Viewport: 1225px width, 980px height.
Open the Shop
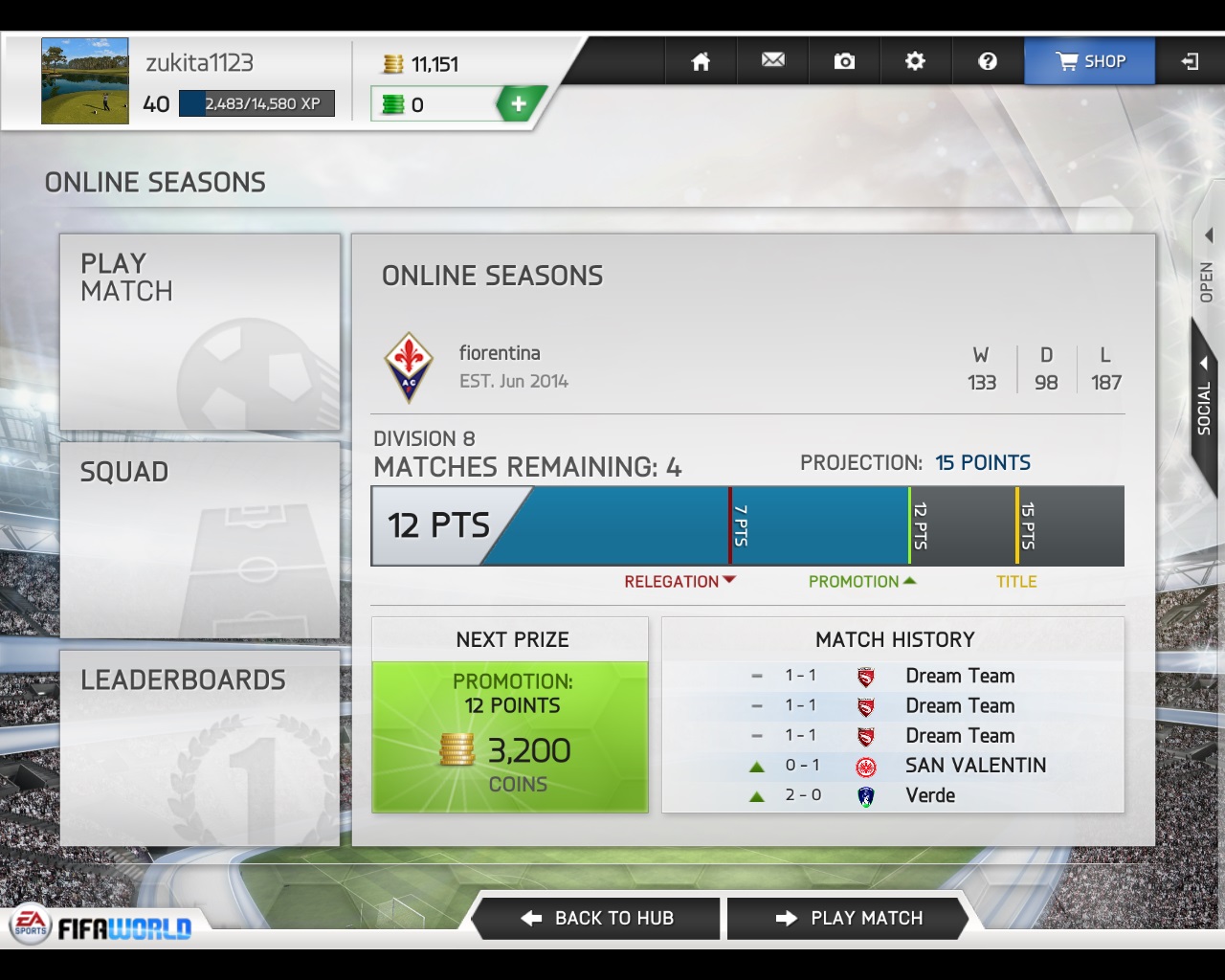click(1089, 61)
